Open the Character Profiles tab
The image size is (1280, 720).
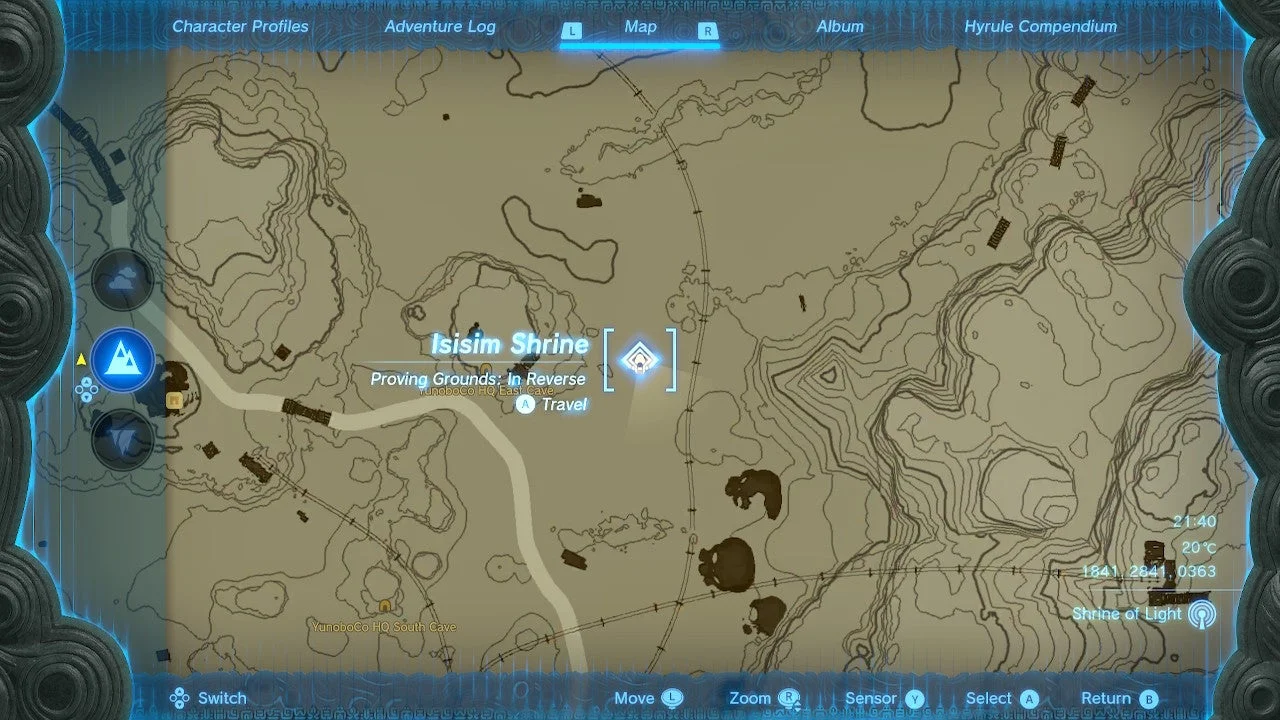click(240, 27)
